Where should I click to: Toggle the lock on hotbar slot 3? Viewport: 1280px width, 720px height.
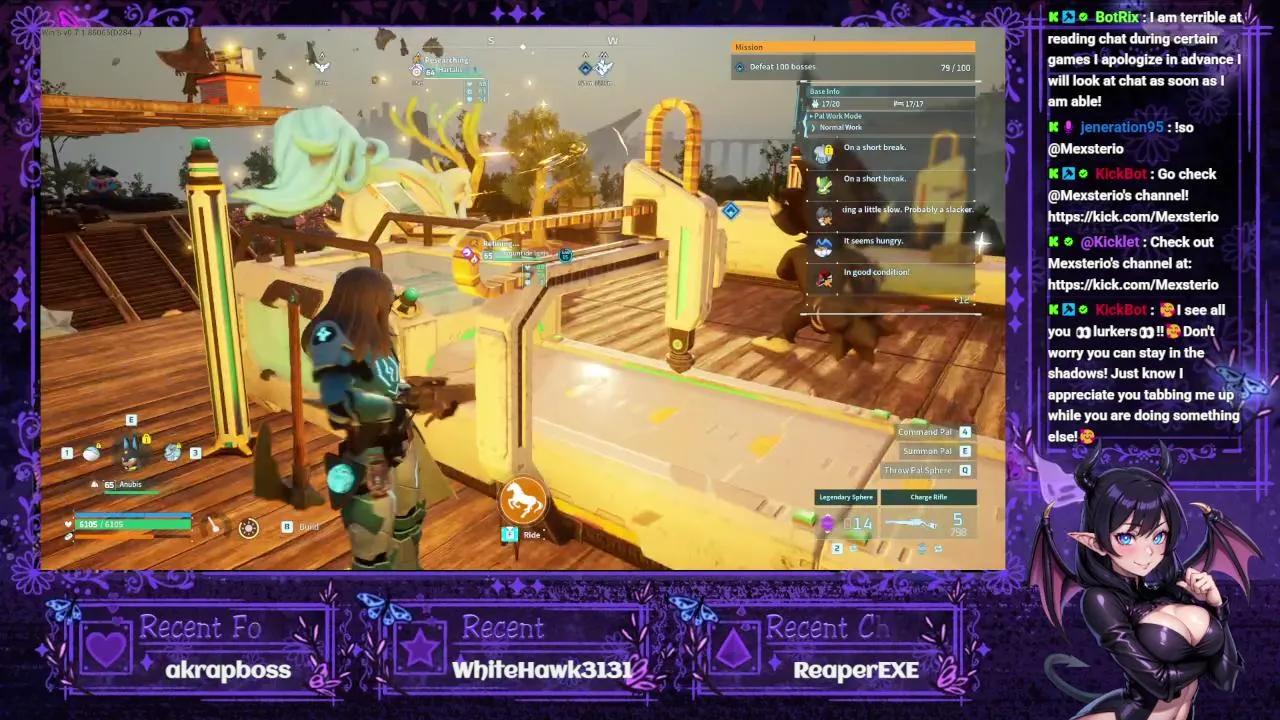178,446
